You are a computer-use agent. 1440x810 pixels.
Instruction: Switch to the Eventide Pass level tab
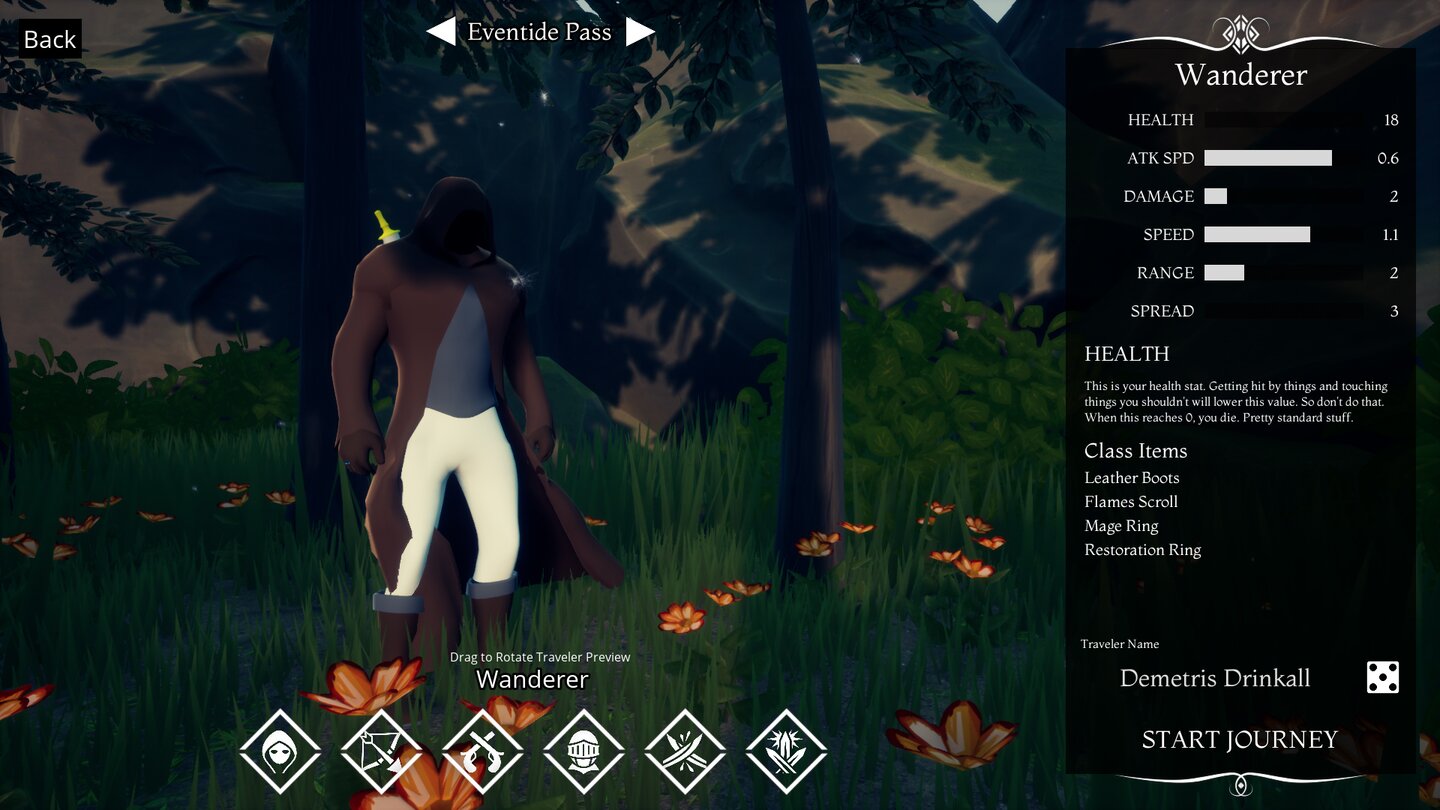[538, 31]
